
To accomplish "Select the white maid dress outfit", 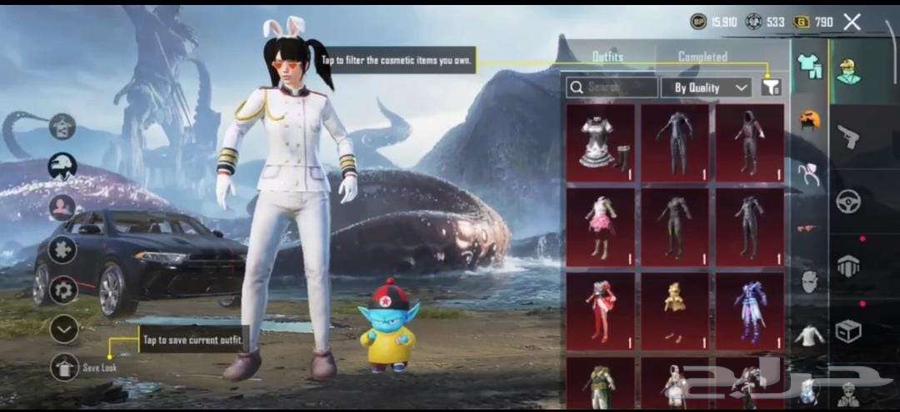I will [x=600, y=142].
